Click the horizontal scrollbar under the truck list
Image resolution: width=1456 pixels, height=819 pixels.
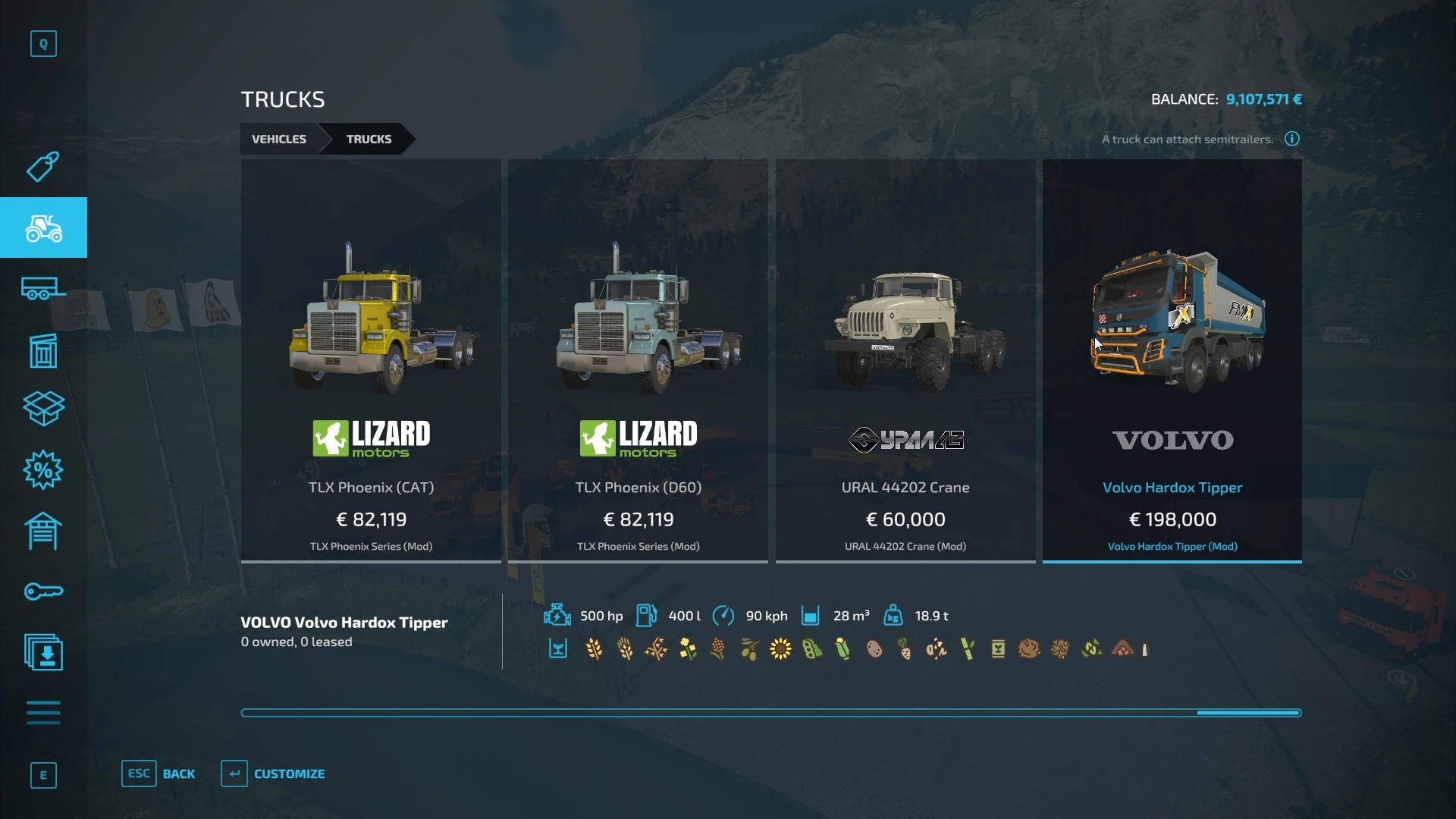[770, 713]
